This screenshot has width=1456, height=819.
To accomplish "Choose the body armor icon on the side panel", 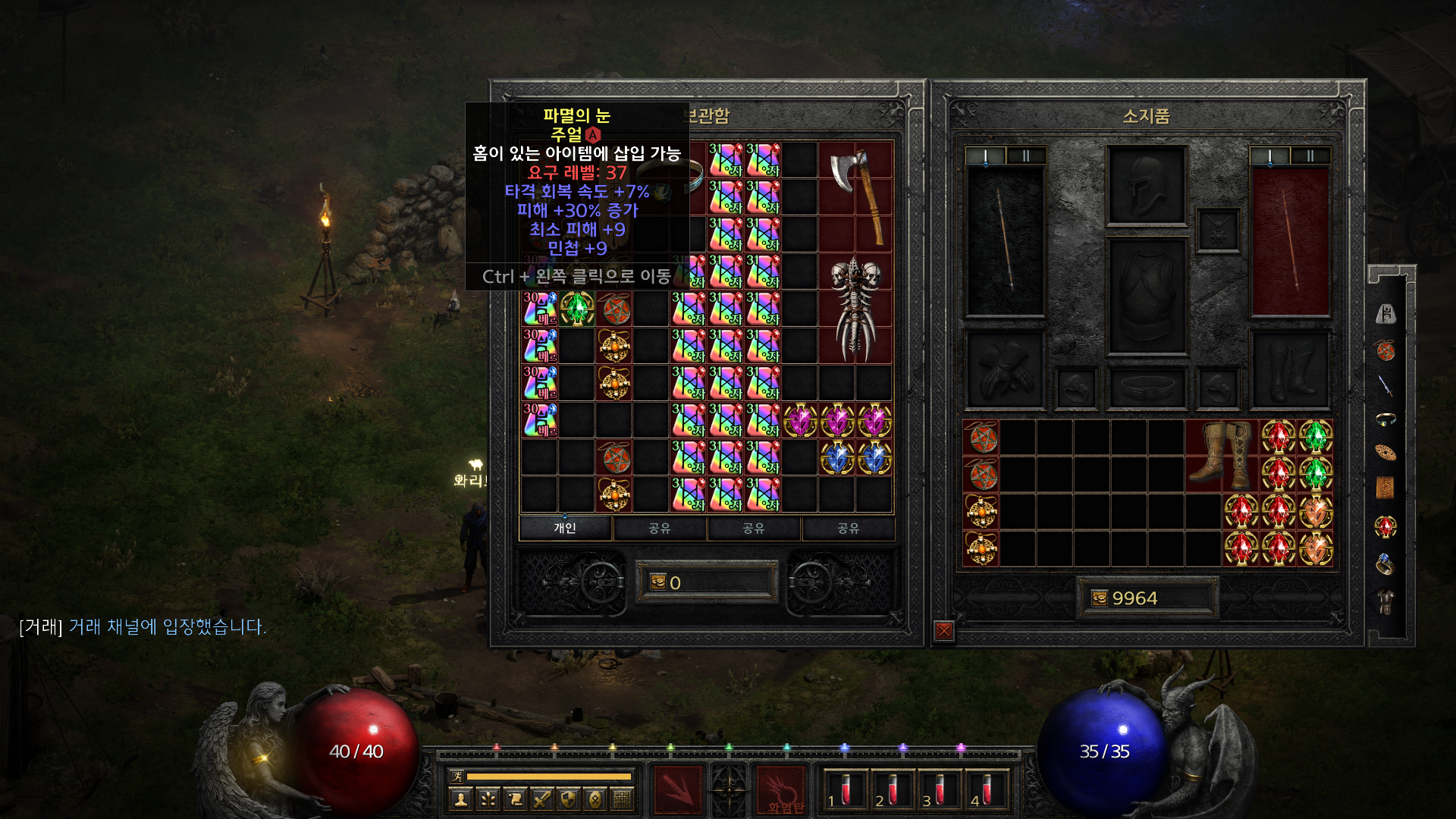I will [1386, 602].
